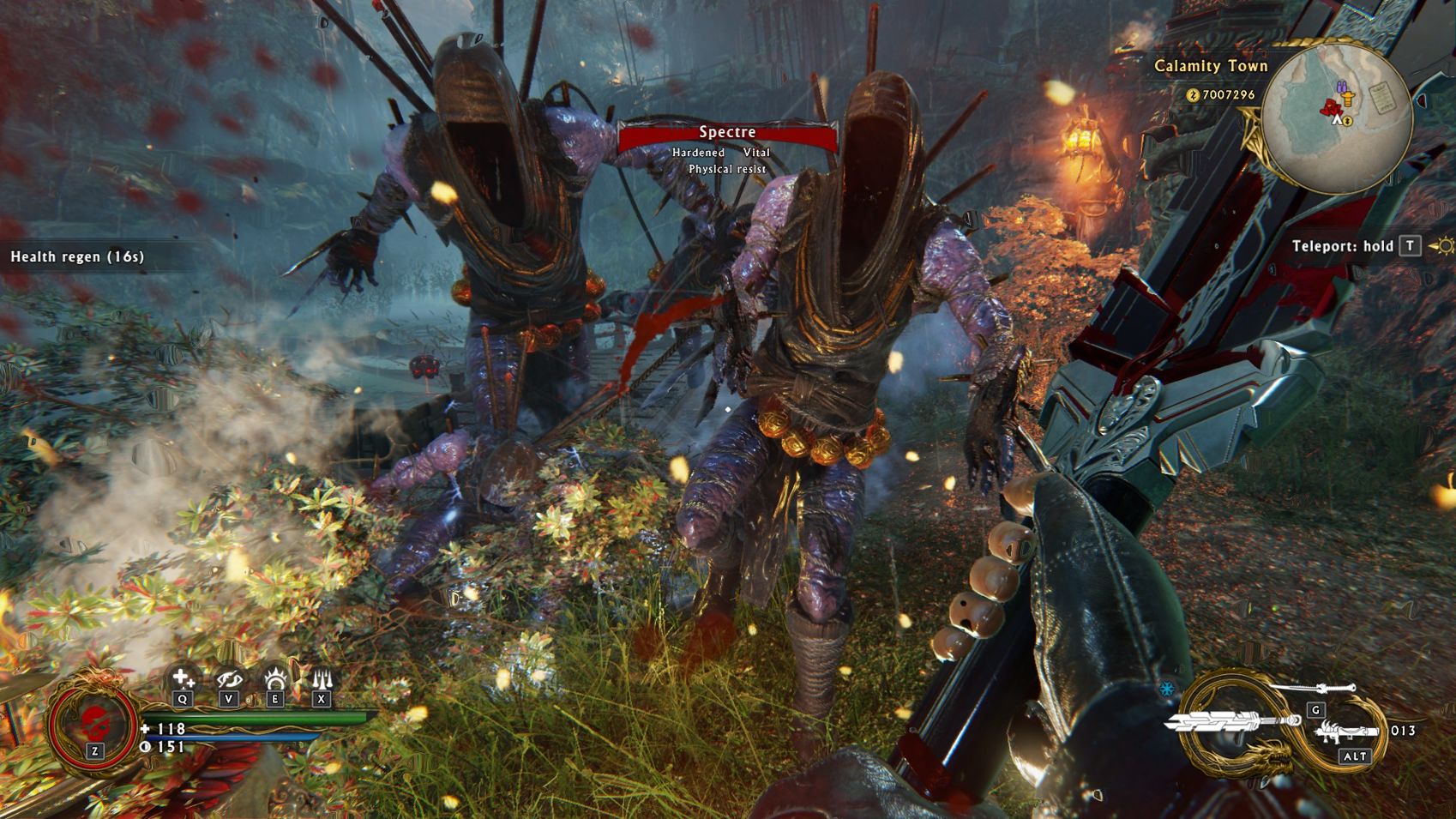This screenshot has height=819, width=1456.
Task: Choose the rocket launcher weapon icon
Action: (x=1345, y=732)
